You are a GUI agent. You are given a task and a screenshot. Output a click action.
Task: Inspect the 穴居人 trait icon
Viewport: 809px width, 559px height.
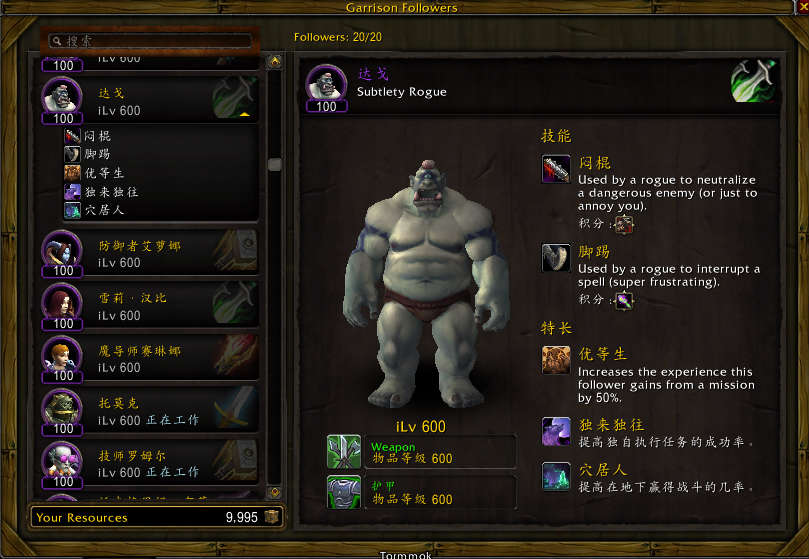tap(556, 476)
